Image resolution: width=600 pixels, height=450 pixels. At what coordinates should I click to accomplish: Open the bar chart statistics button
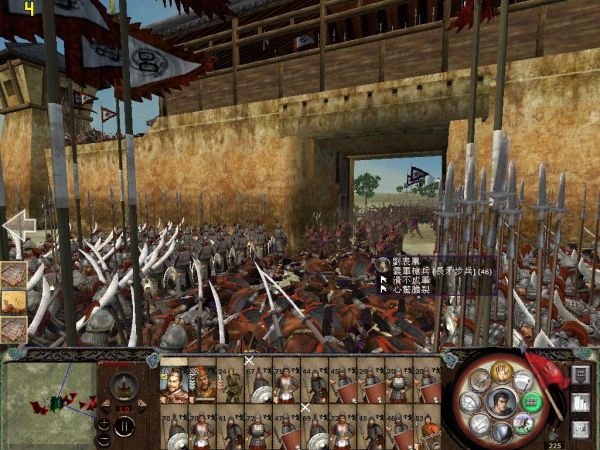click(x=580, y=402)
